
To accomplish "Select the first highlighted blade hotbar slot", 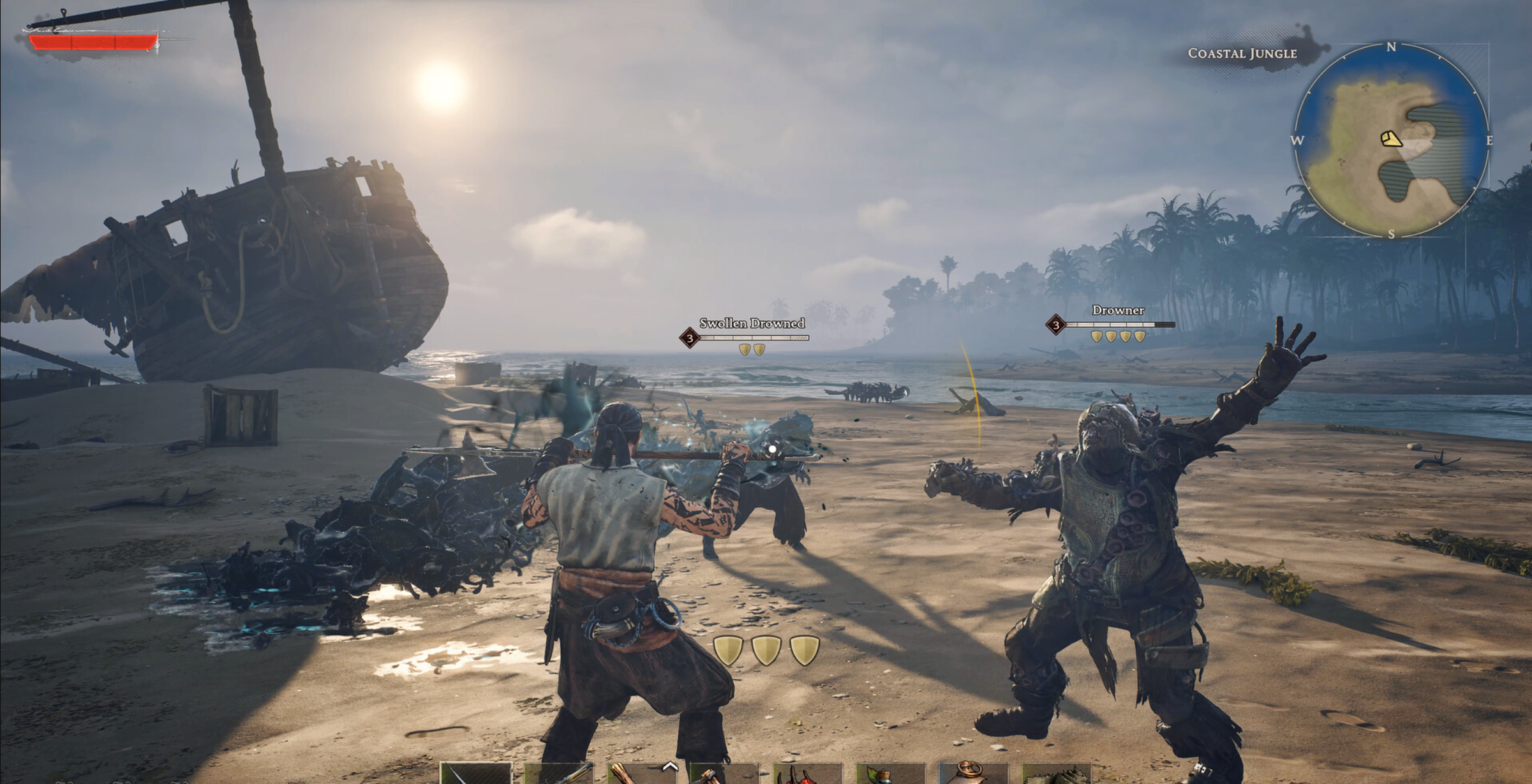I will 475,773.
